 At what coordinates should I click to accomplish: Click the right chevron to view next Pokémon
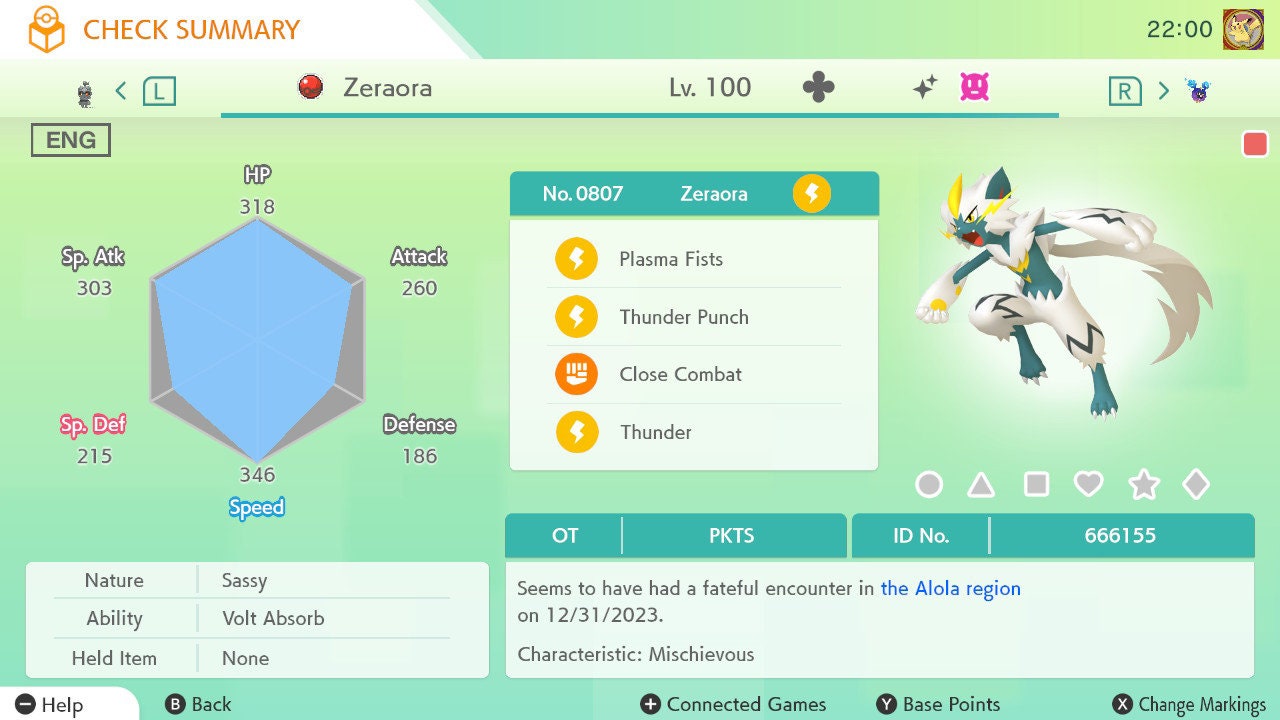1163,89
